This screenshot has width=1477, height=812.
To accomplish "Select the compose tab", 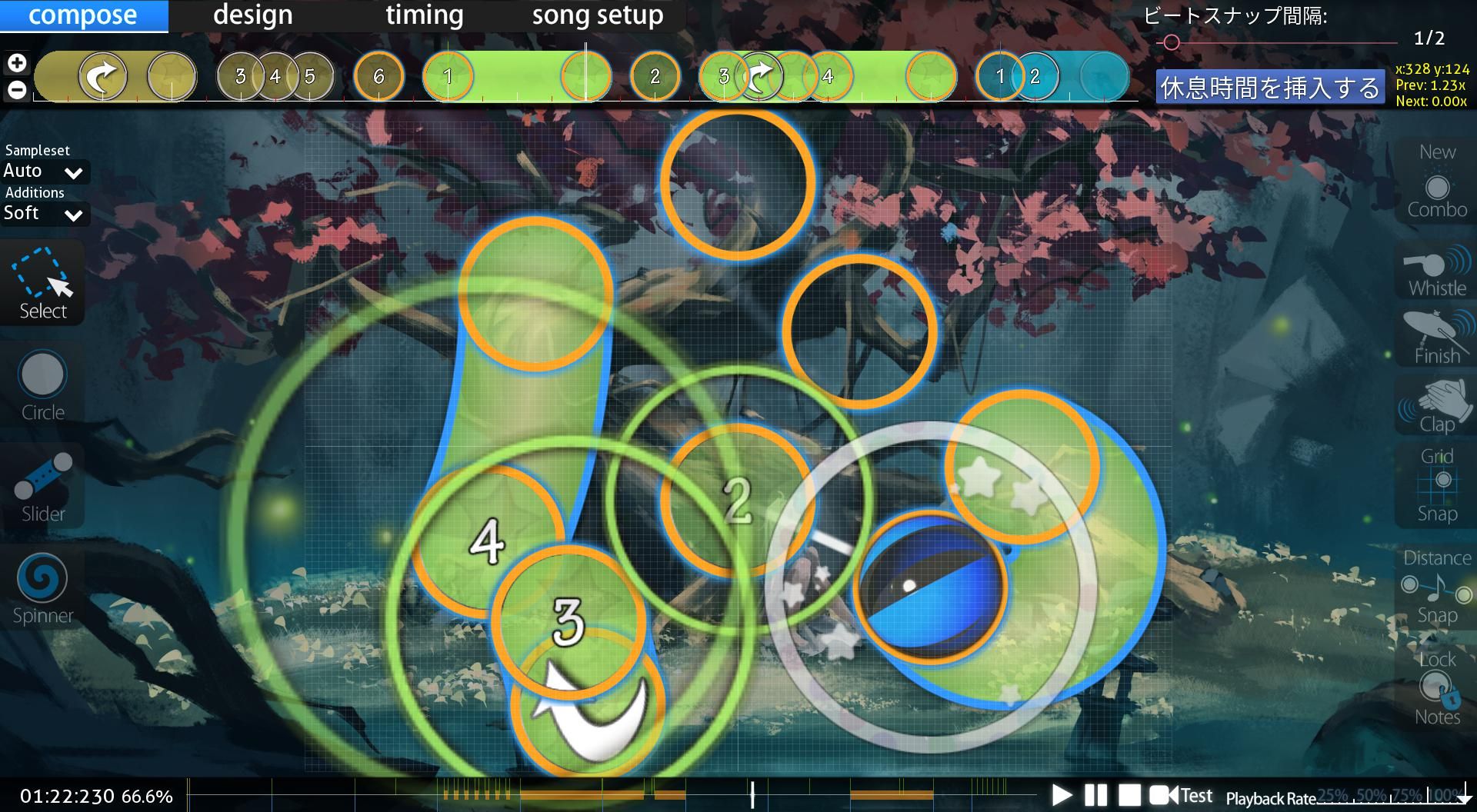I will [83, 15].
